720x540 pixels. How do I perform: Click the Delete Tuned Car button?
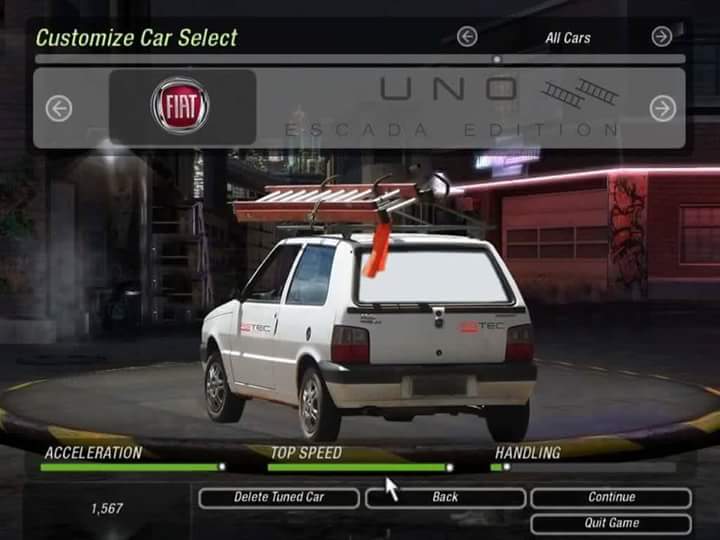(279, 497)
